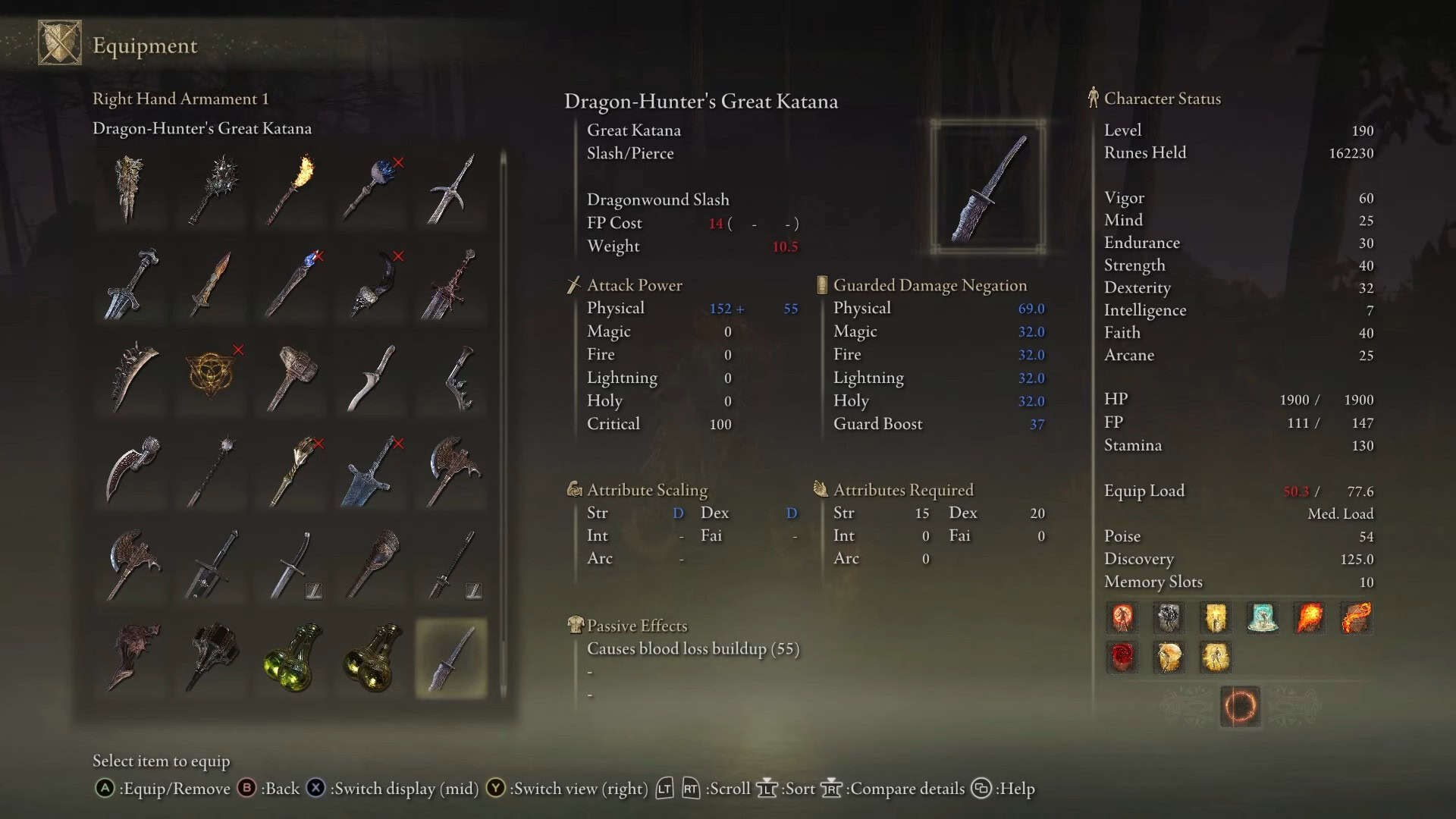Choose the golden seal emblem marked with X
The height and width of the screenshot is (819, 1456).
point(210,377)
